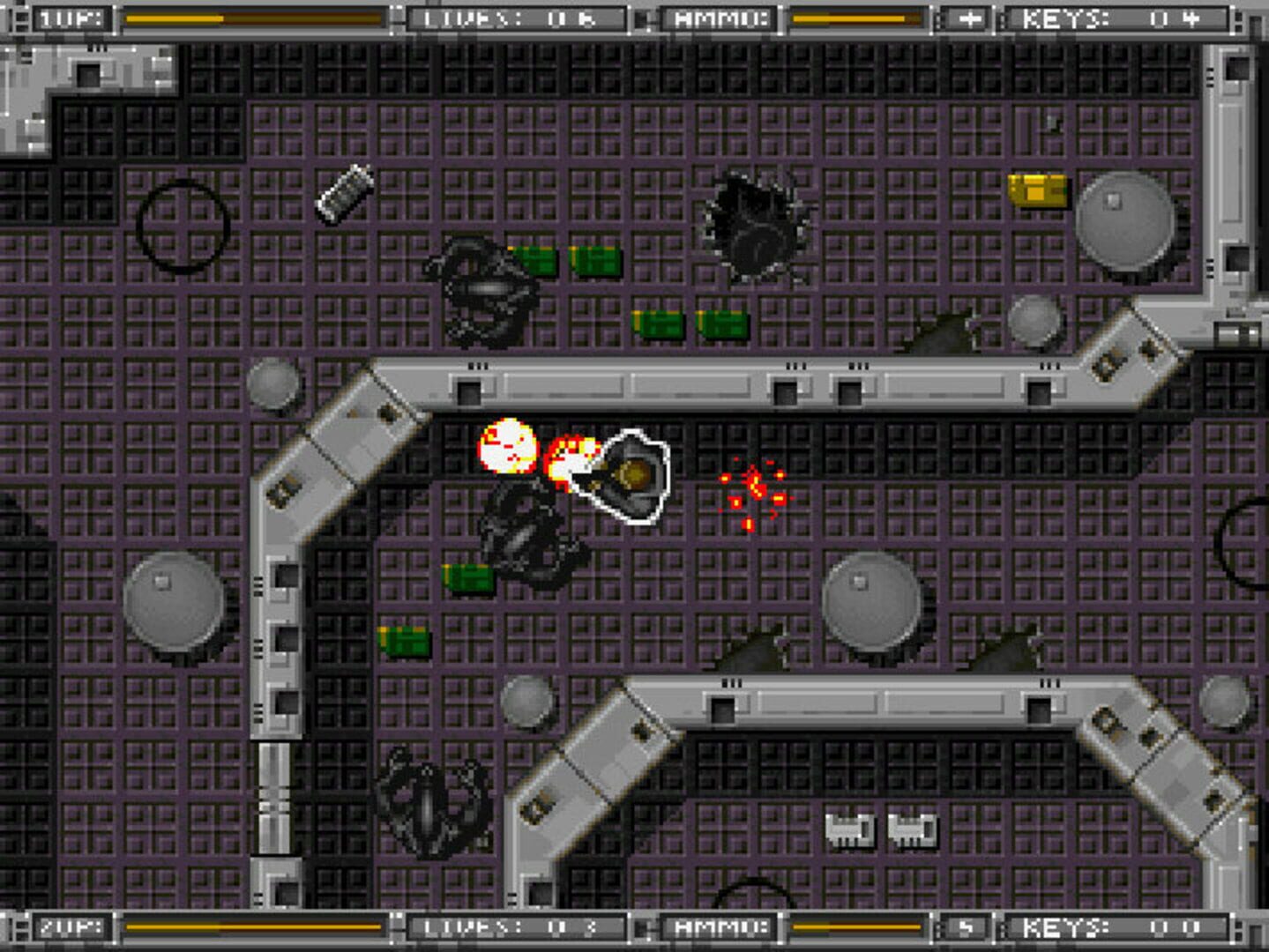Click the ammo crossbar icon in top HUD

pyautogui.click(x=968, y=16)
